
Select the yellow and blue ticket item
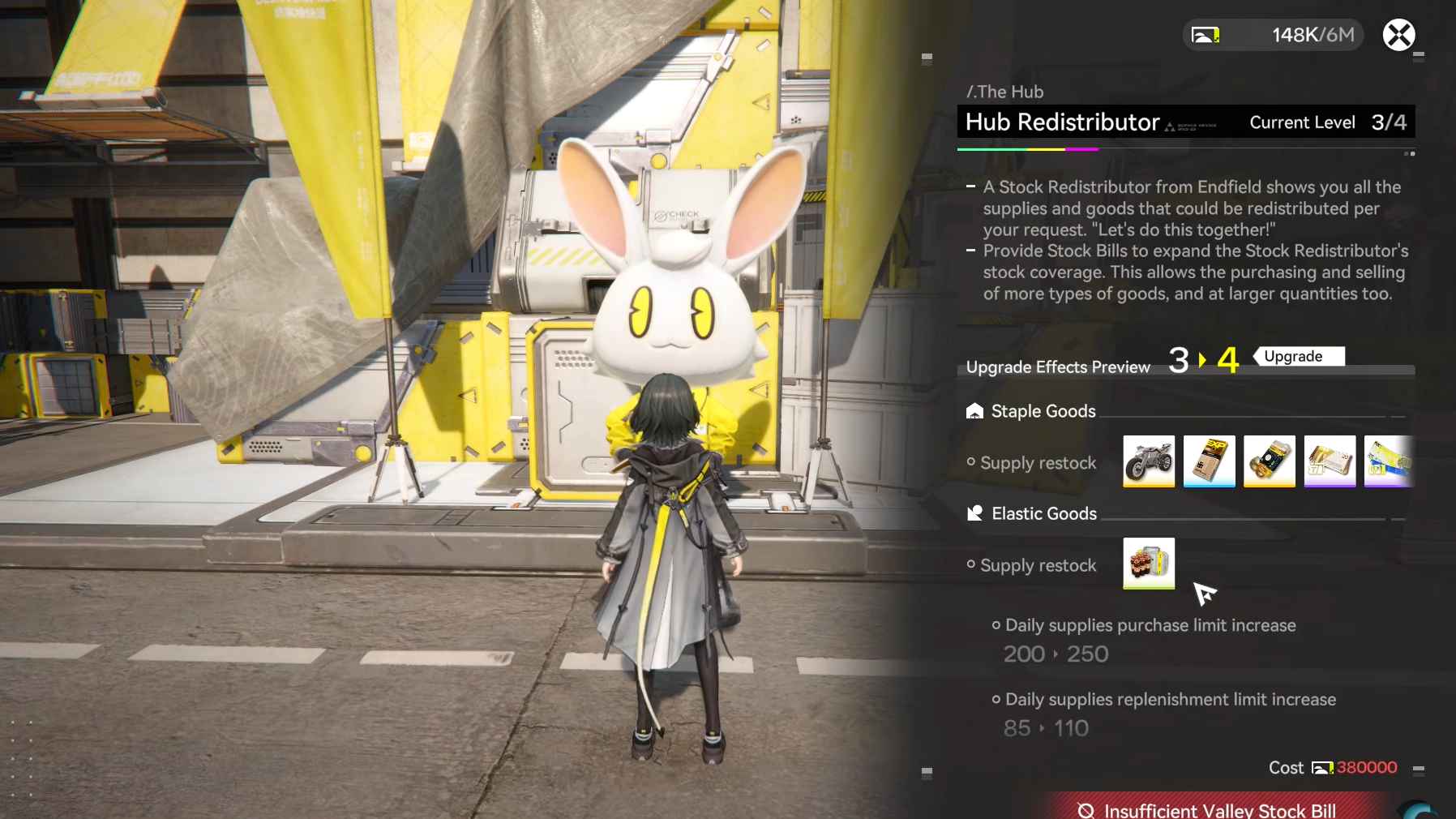tap(1389, 461)
